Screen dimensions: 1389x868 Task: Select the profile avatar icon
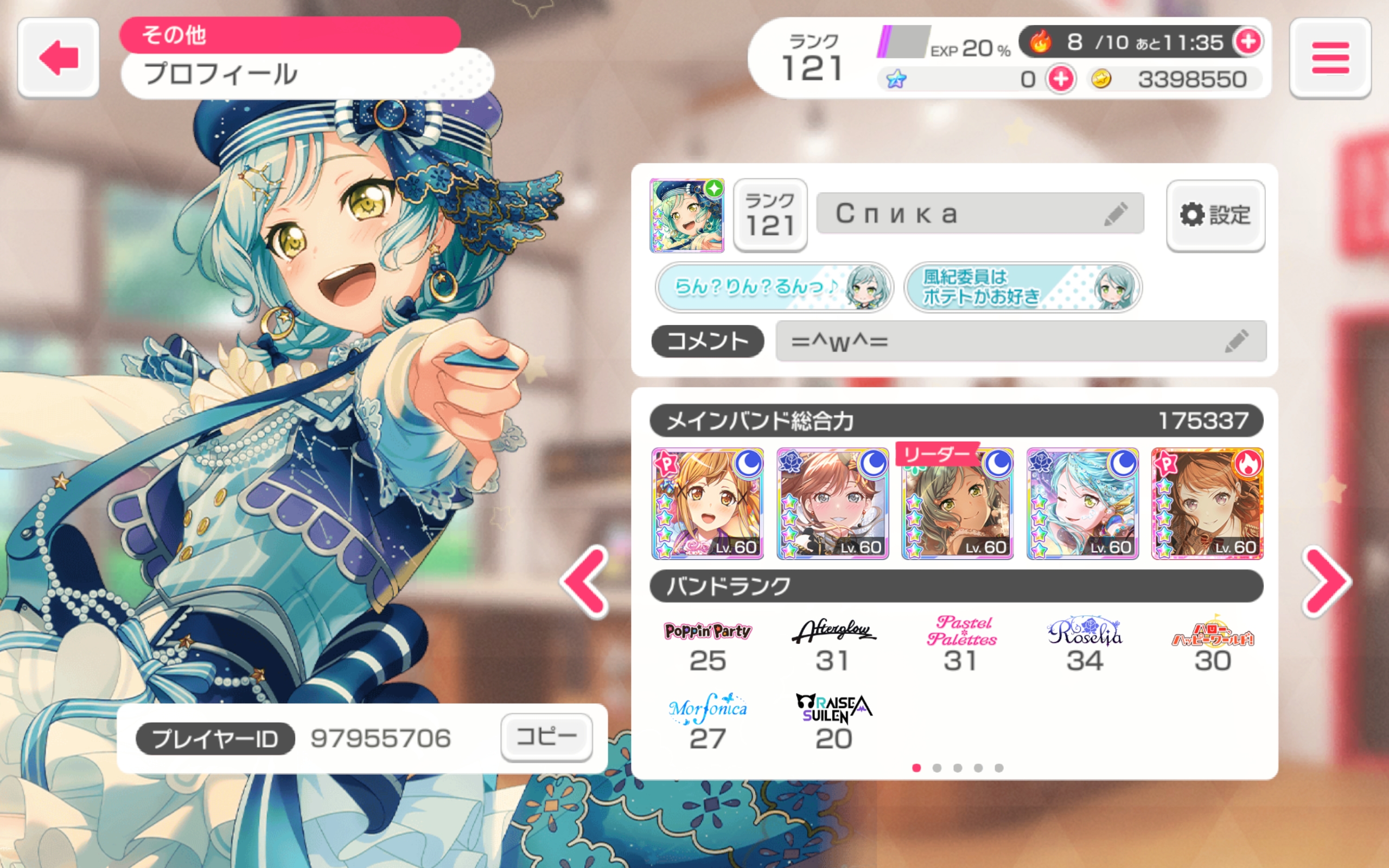coord(686,215)
